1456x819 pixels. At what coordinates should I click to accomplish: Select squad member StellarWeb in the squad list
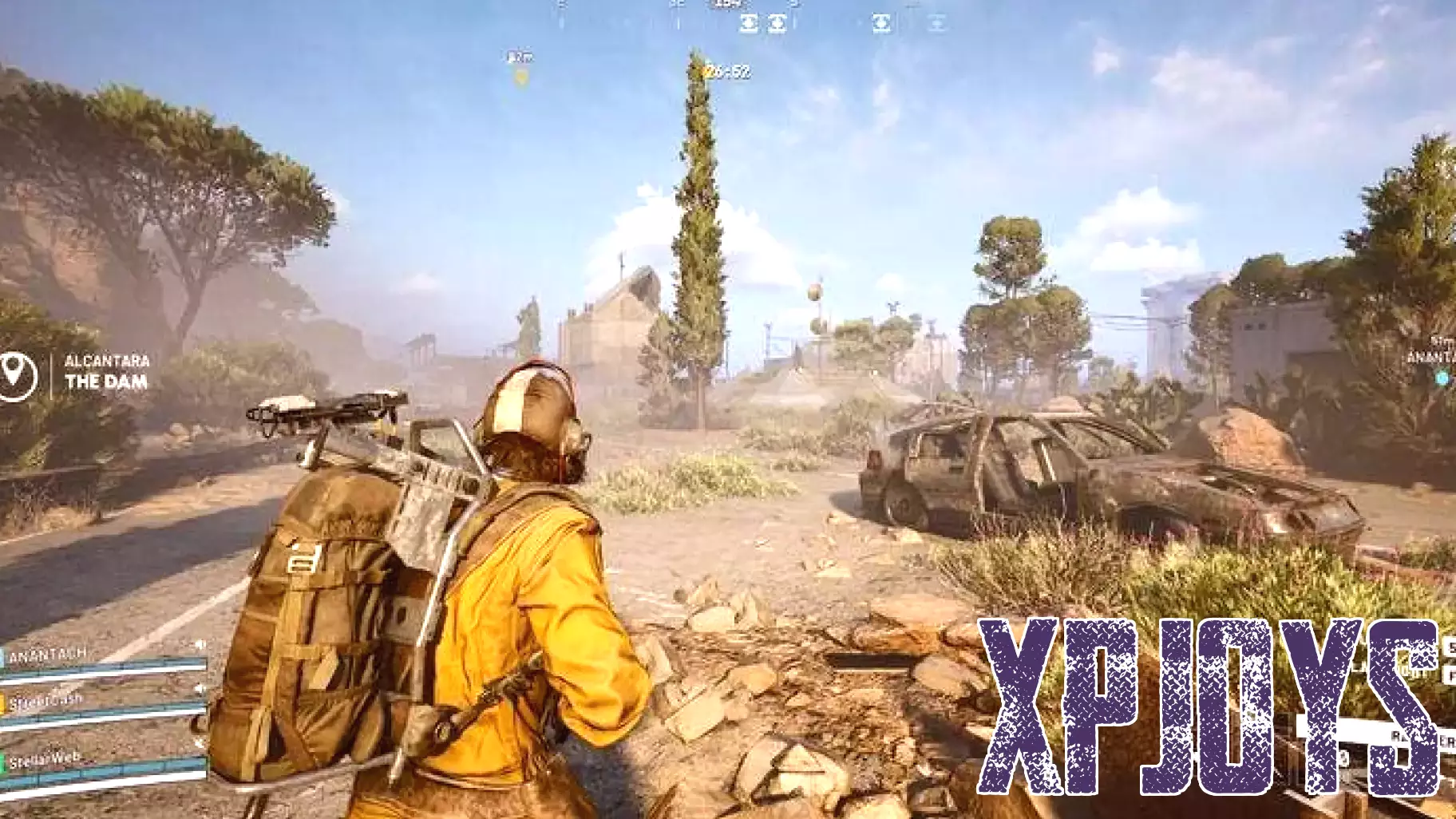(45, 758)
